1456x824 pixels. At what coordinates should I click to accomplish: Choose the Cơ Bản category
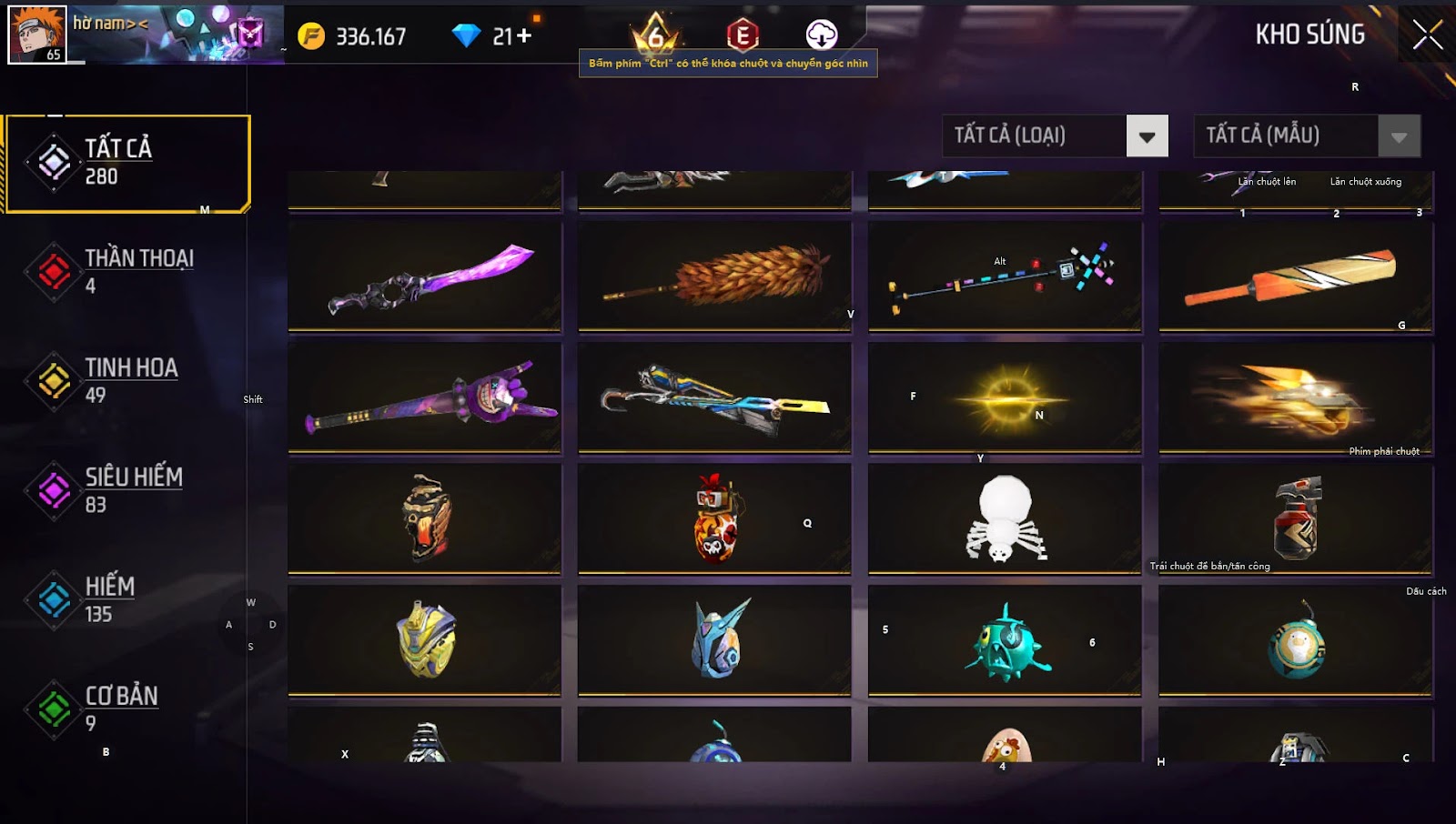[x=126, y=708]
